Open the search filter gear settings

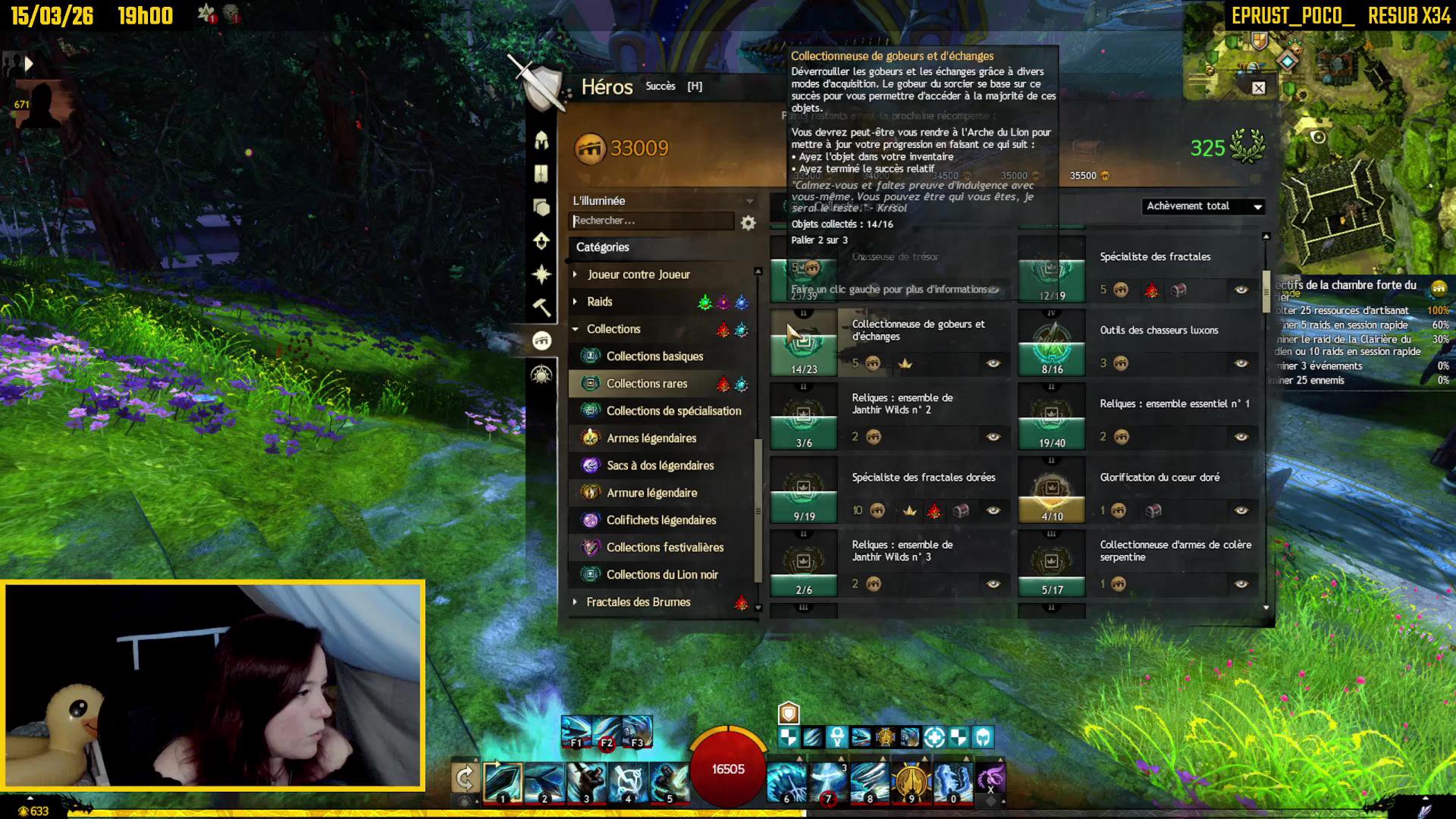[x=748, y=223]
